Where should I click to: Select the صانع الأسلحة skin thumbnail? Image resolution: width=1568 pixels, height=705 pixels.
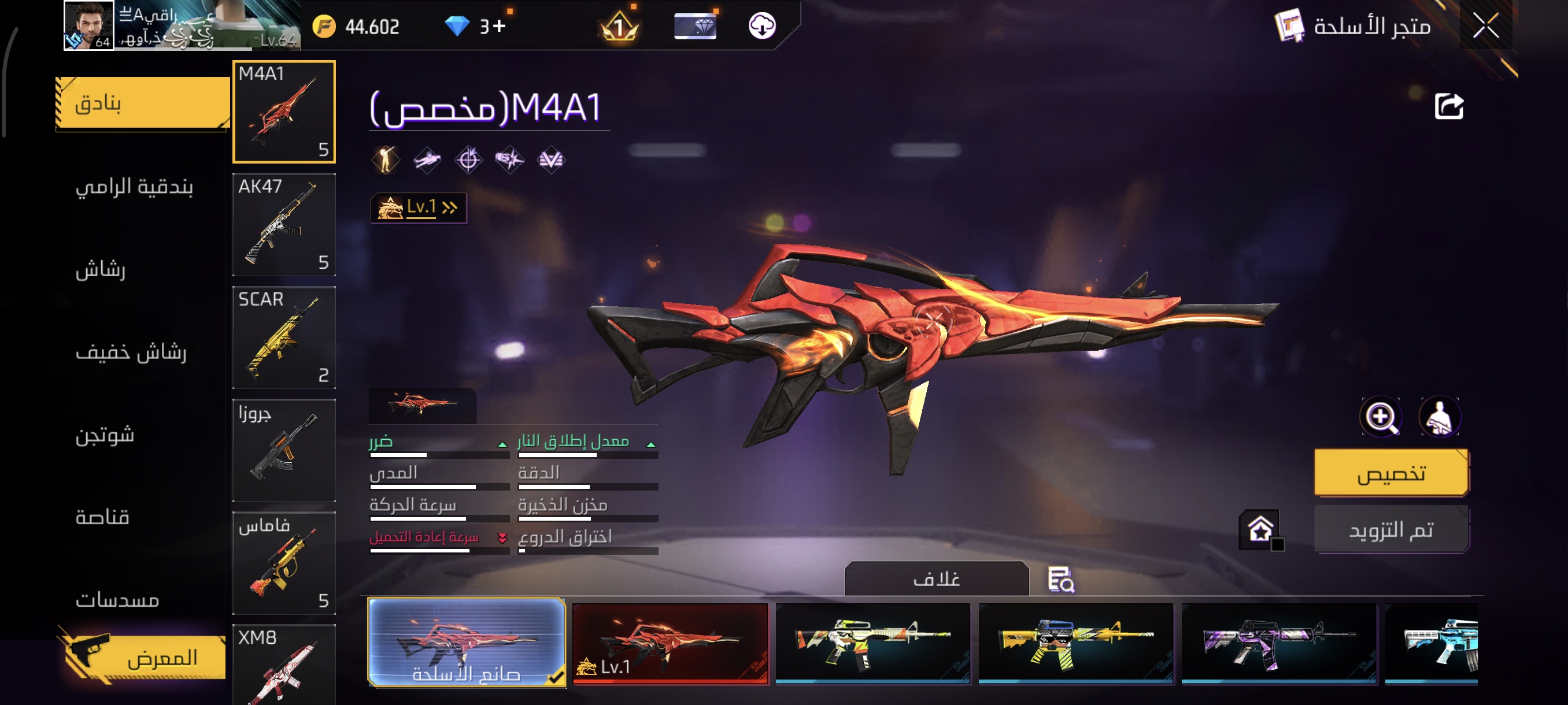466,642
